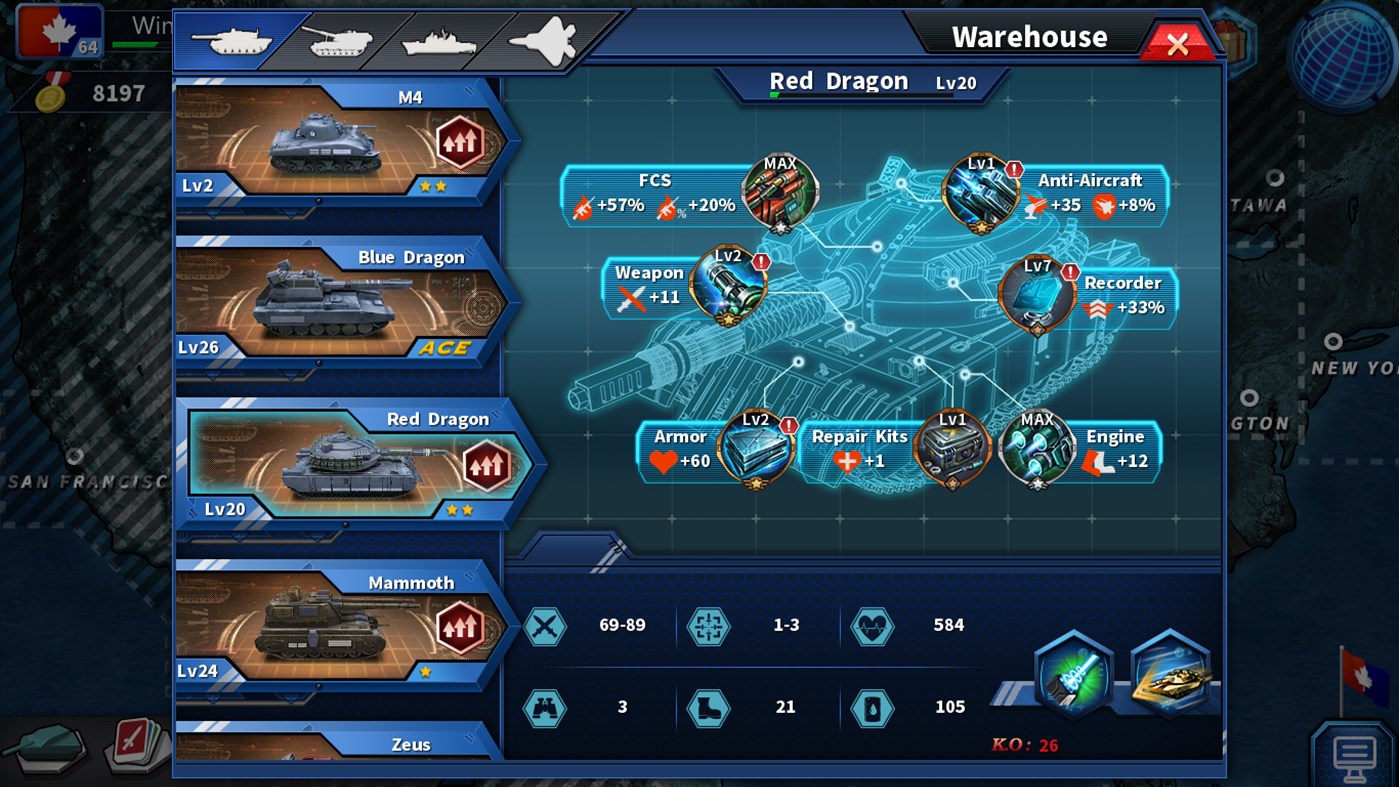Click the upgrade arrows badge on M4

click(459, 143)
